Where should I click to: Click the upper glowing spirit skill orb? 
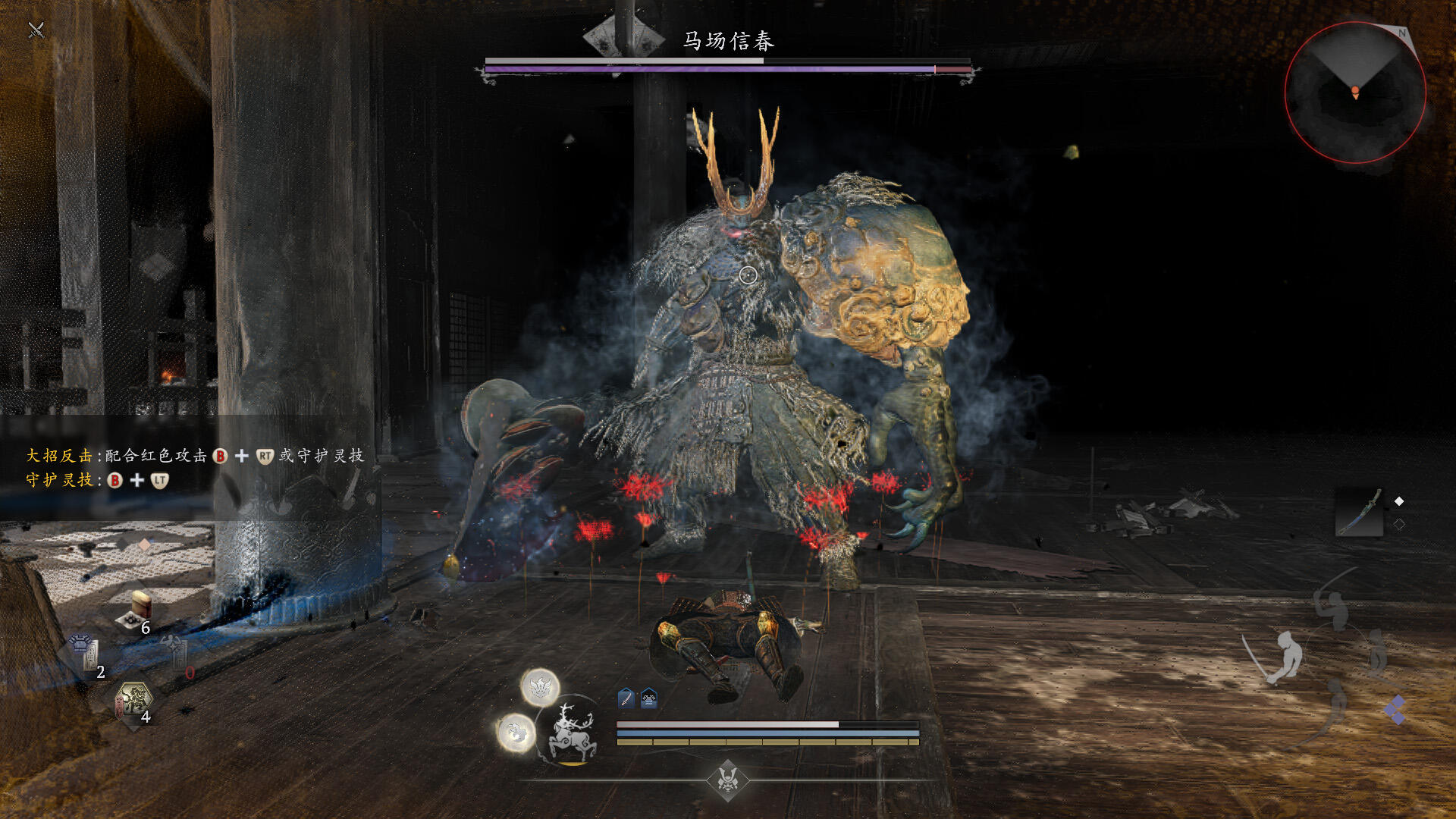coord(540,688)
